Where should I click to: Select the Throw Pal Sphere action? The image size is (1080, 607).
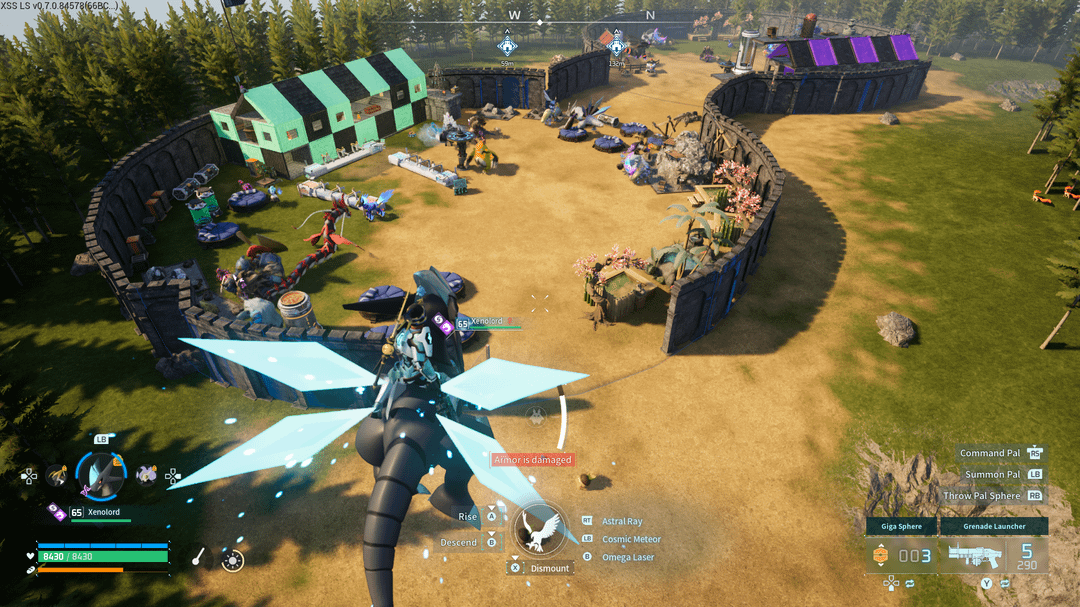tap(981, 496)
